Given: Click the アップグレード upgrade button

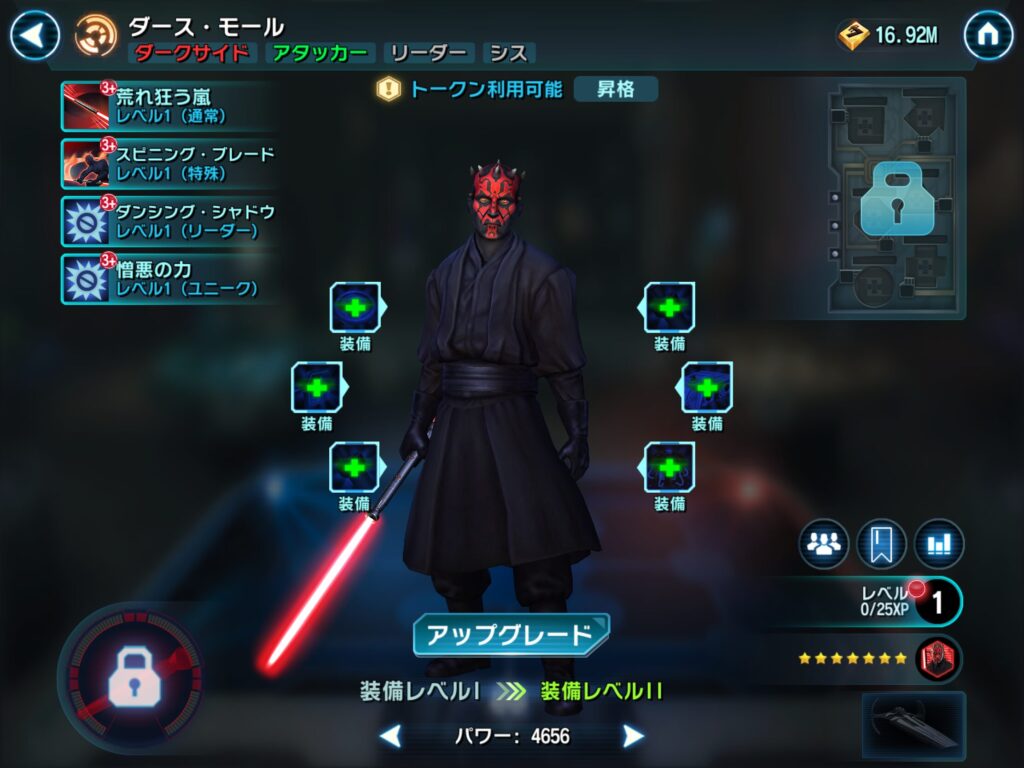Looking at the screenshot, I should [x=511, y=635].
